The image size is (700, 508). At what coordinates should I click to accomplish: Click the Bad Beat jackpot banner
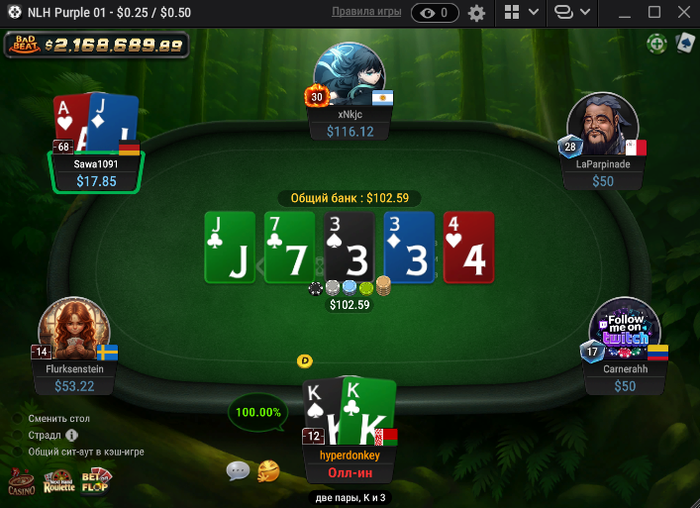click(99, 45)
